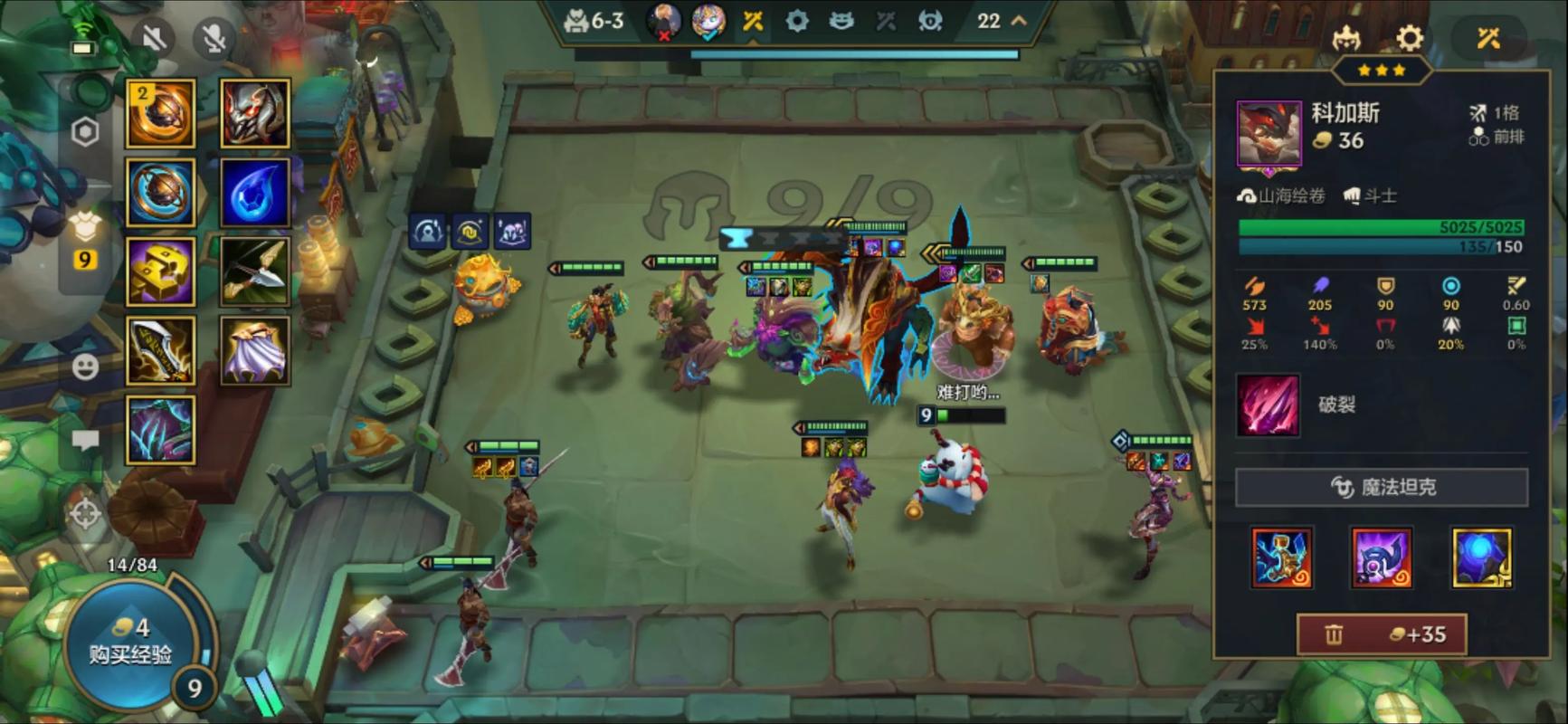The width and height of the screenshot is (1568, 724).
Task: Click the crossed swords button at top right
Action: (1488, 38)
